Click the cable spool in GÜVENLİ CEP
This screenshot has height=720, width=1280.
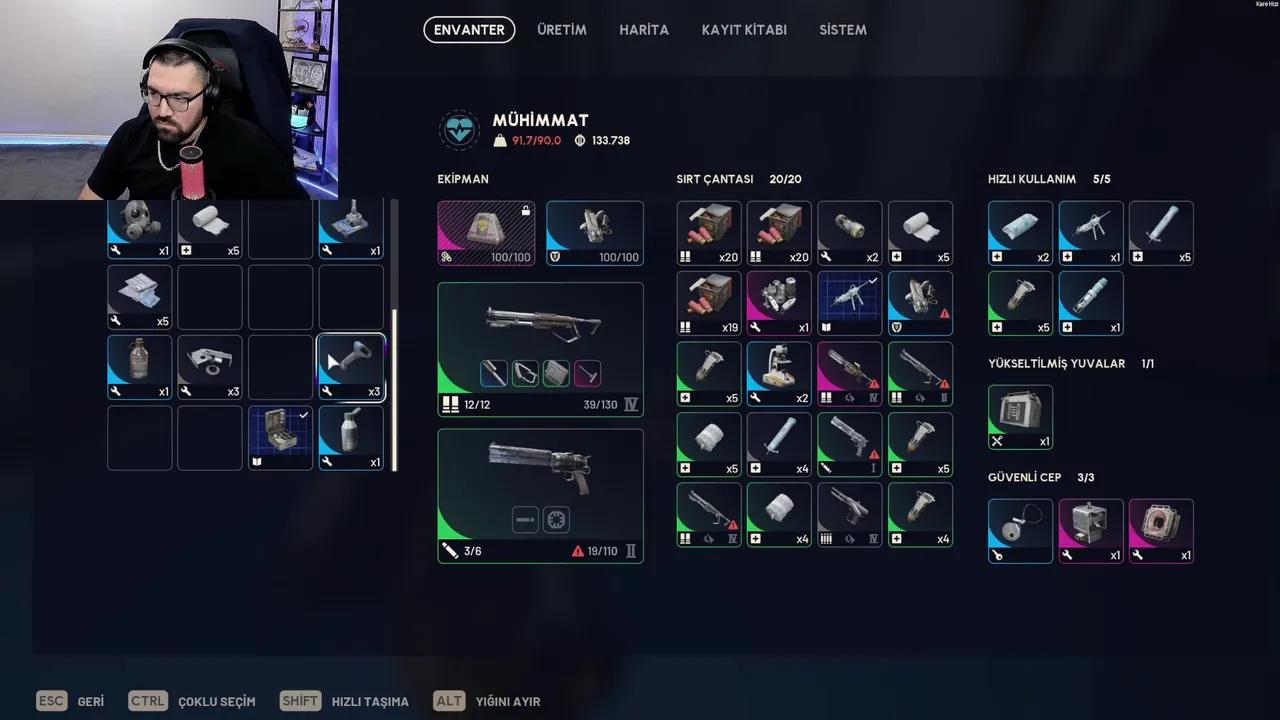[1020, 530]
